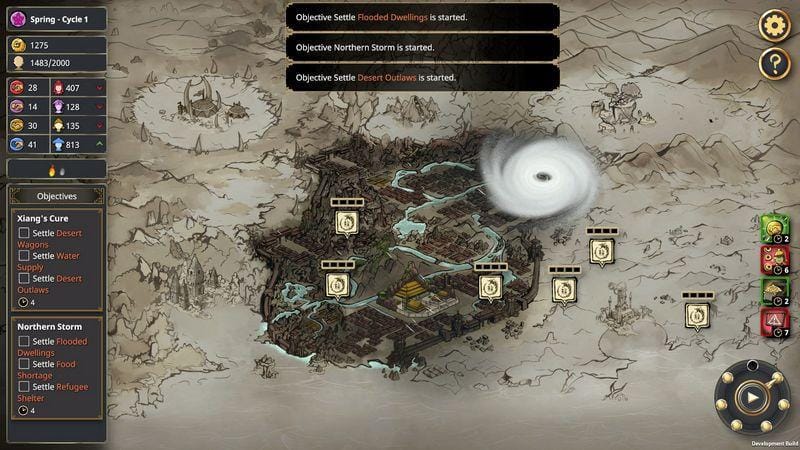Screen dimensions: 800x450
Task: Click the fire and water element indicator
Action: 56,170
